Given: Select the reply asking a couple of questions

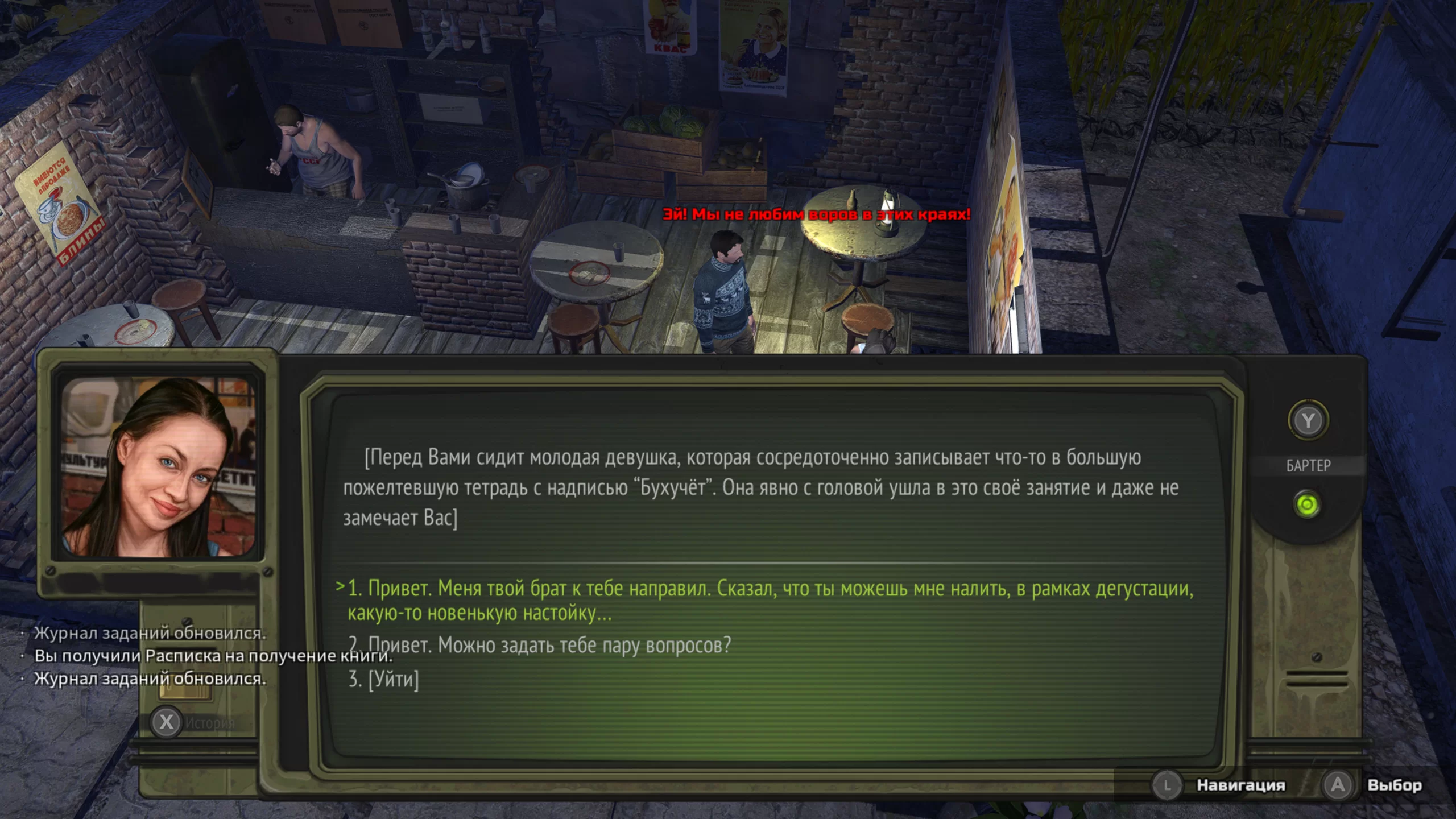Looking at the screenshot, I should [549, 646].
